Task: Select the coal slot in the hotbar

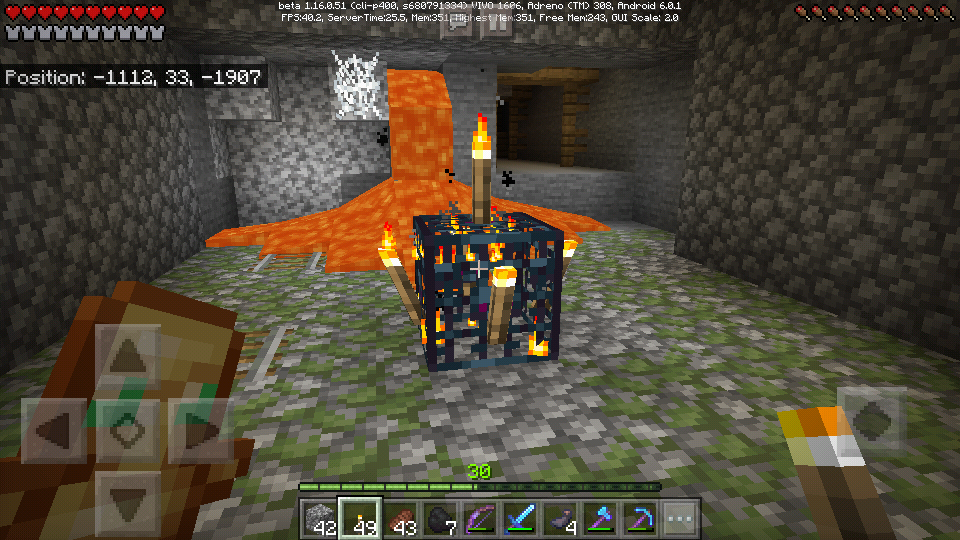Action: (x=439, y=519)
